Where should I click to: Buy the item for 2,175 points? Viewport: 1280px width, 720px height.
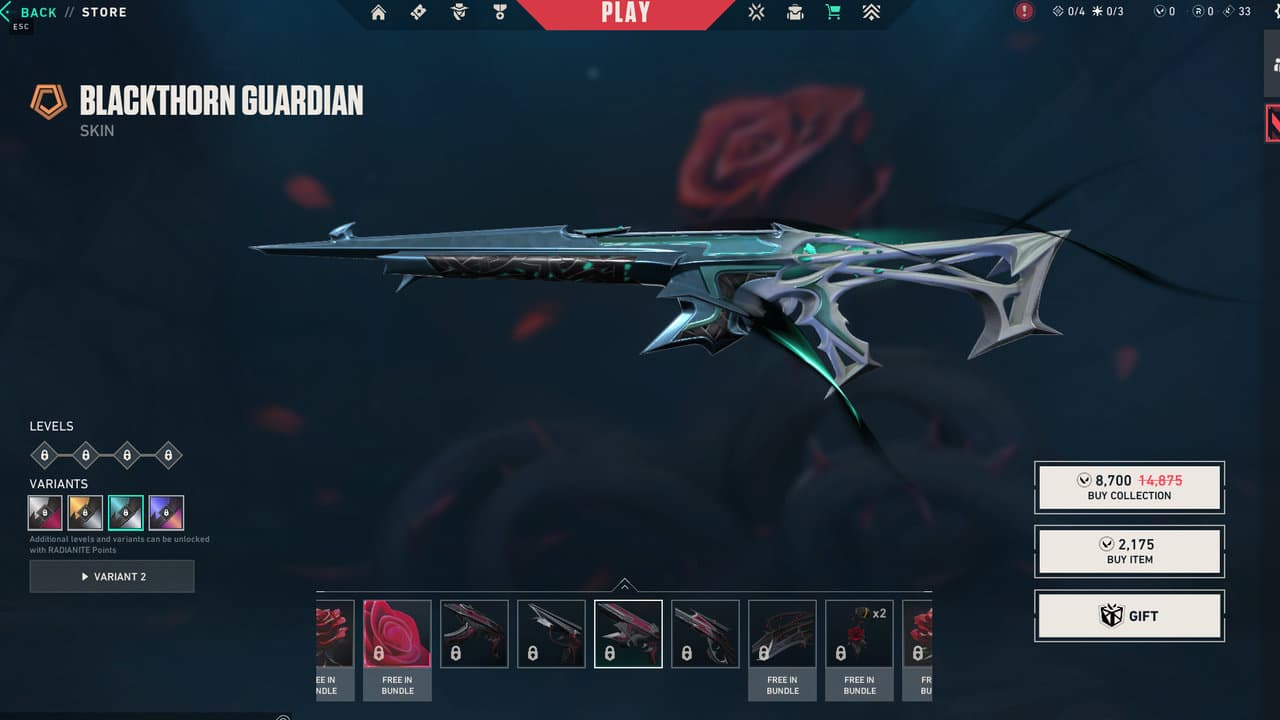click(1129, 550)
